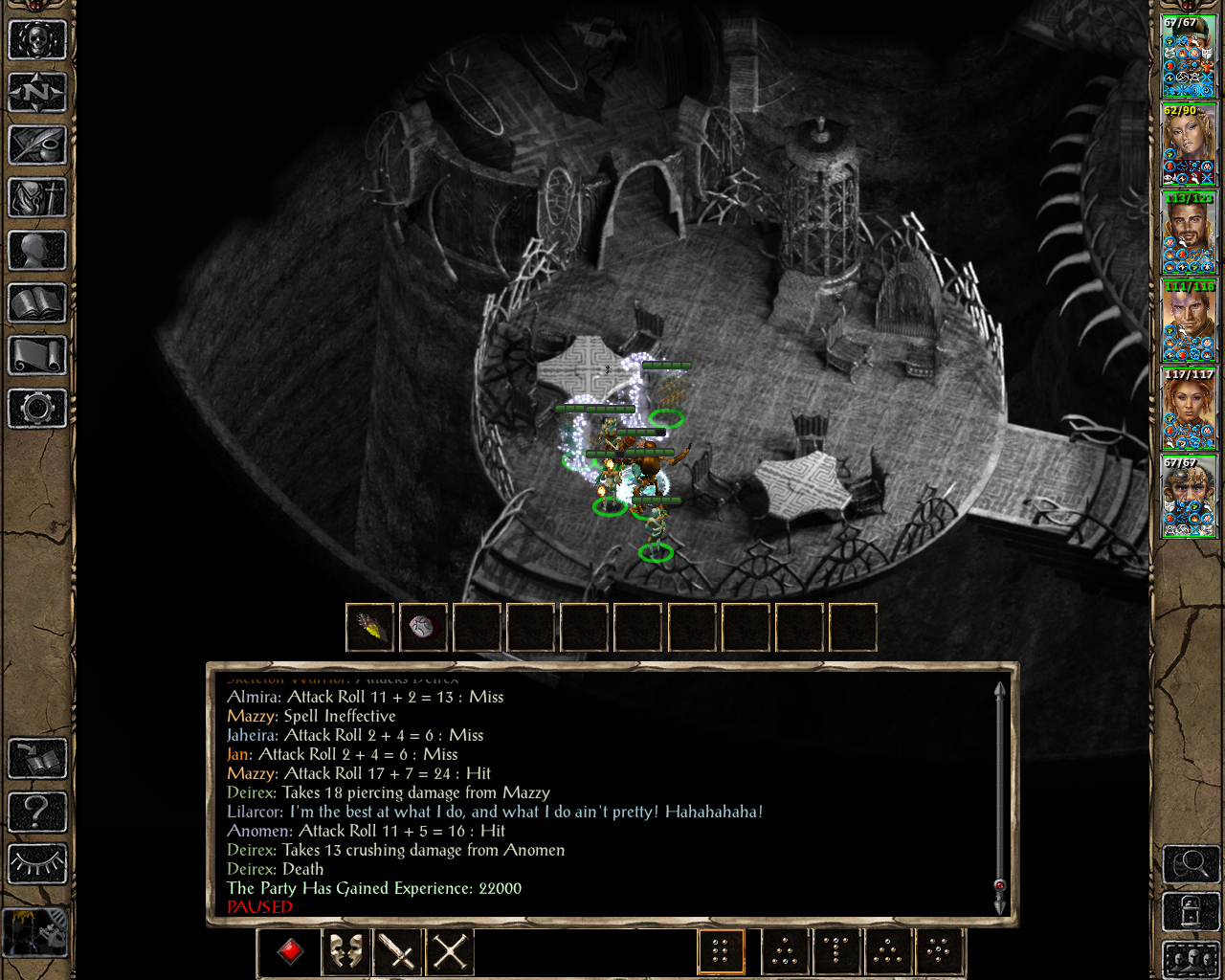Open the options gear button
Image resolution: width=1225 pixels, height=980 pixels.
(x=36, y=409)
